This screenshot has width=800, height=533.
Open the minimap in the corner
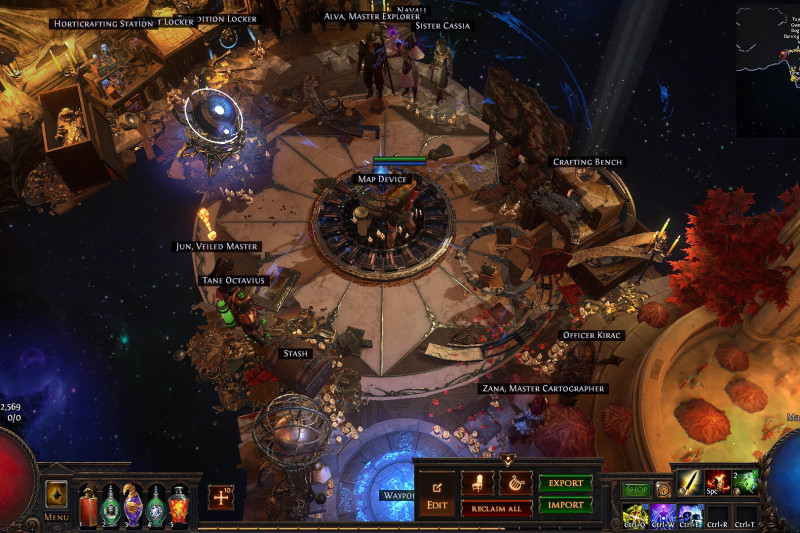click(768, 70)
